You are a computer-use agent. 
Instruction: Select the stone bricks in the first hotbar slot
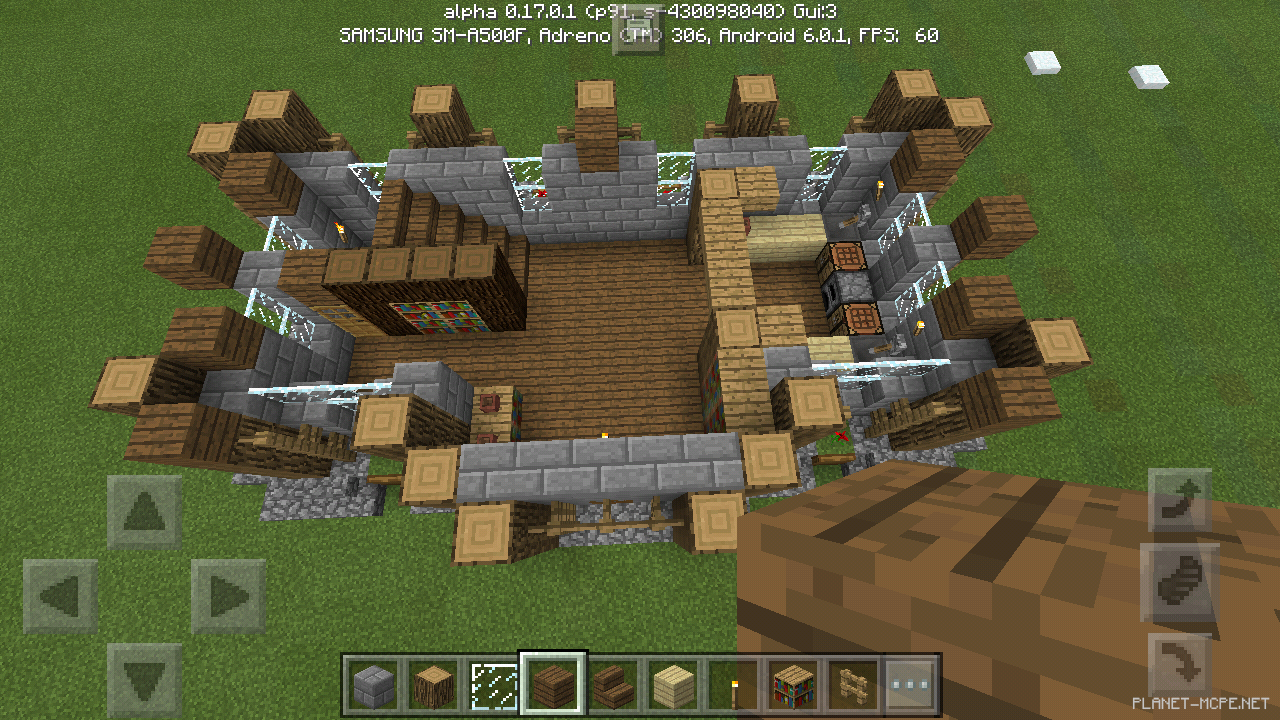pyautogui.click(x=375, y=685)
